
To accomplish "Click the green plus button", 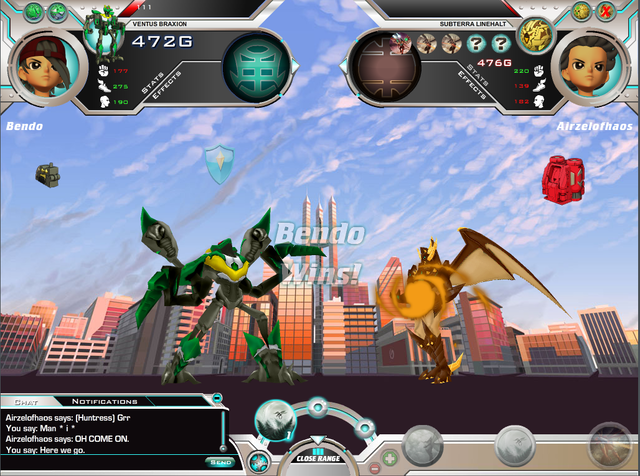I will tap(389, 457).
